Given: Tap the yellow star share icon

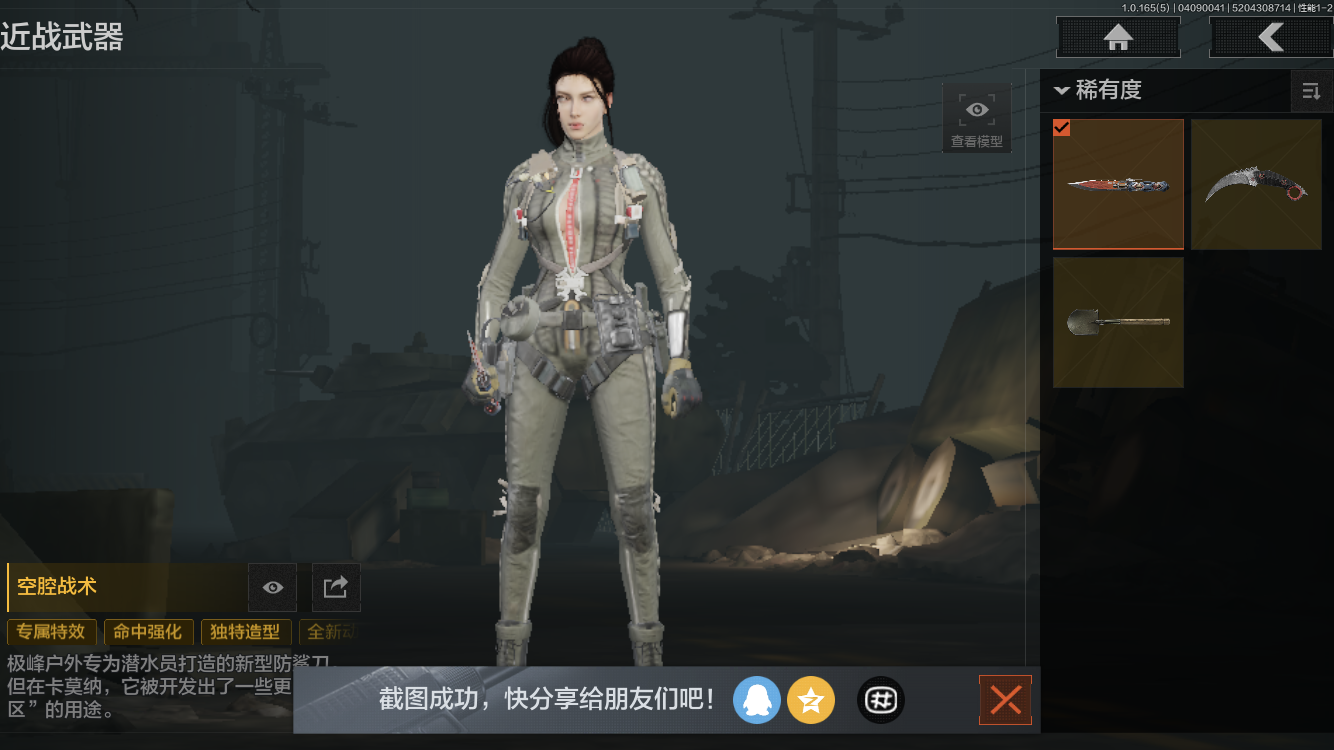Looking at the screenshot, I should tap(811, 700).
